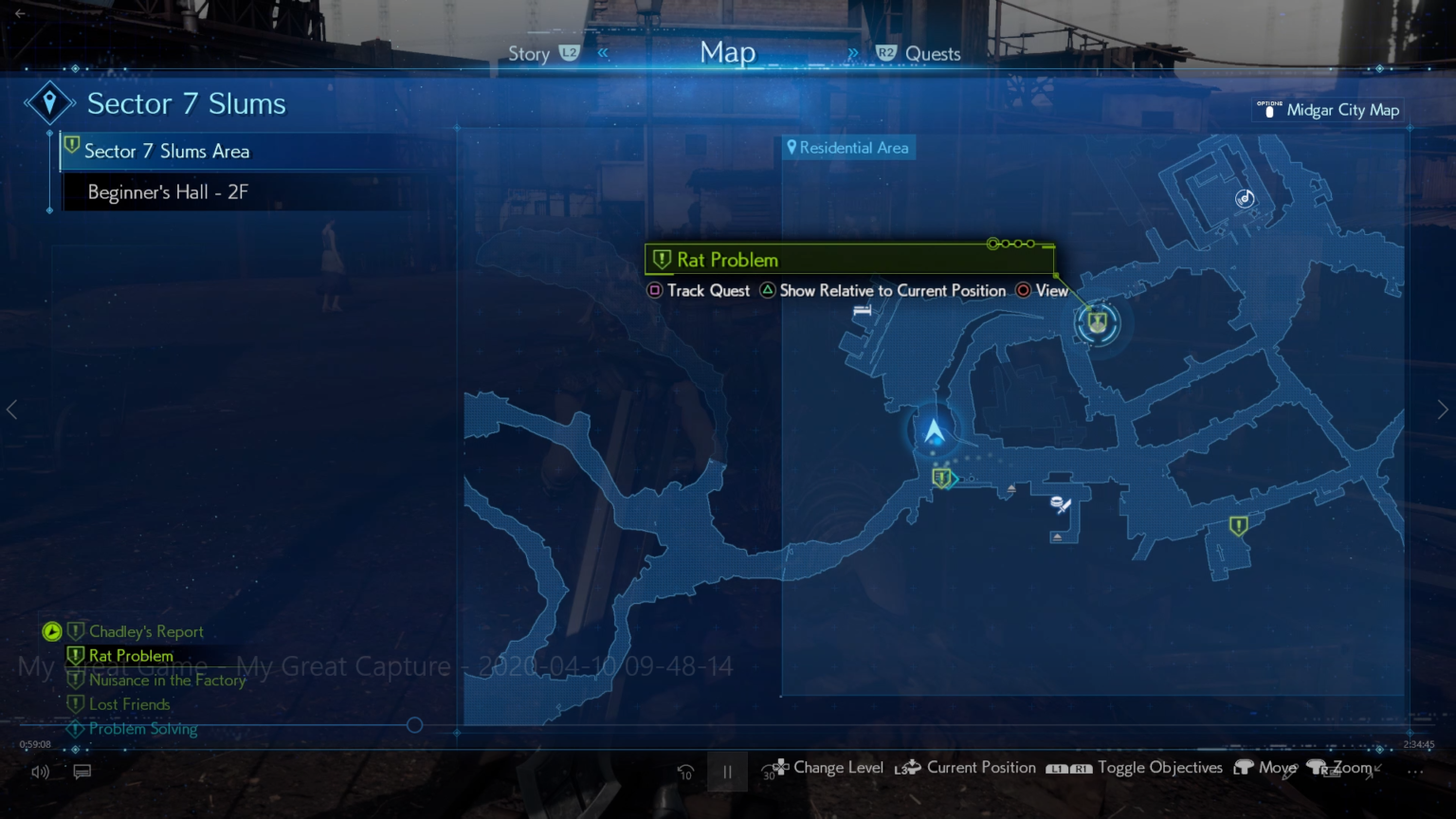Click the music disc map marker
This screenshot has height=819, width=1456.
[1245, 198]
